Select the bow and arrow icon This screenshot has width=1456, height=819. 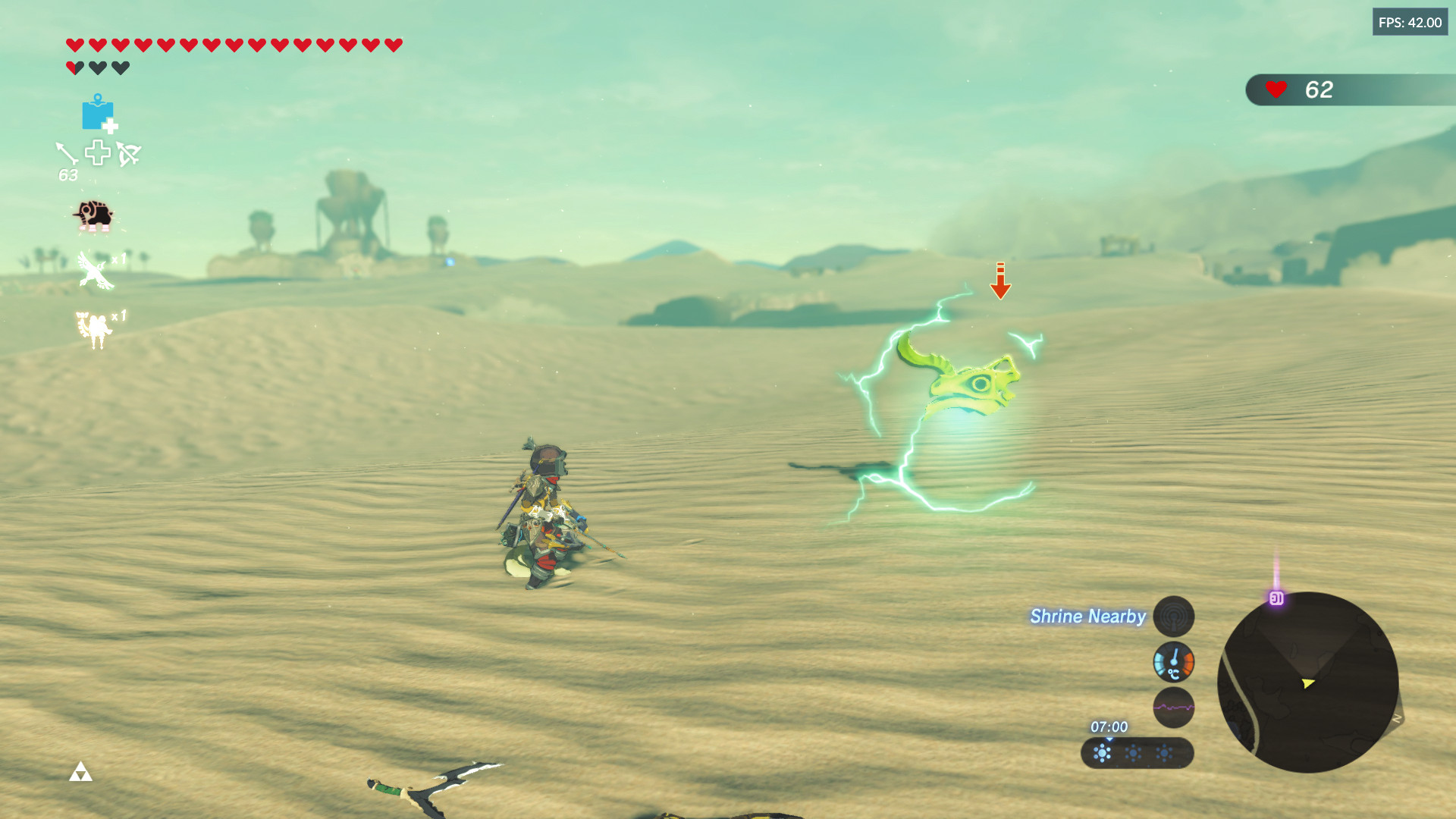[x=129, y=154]
